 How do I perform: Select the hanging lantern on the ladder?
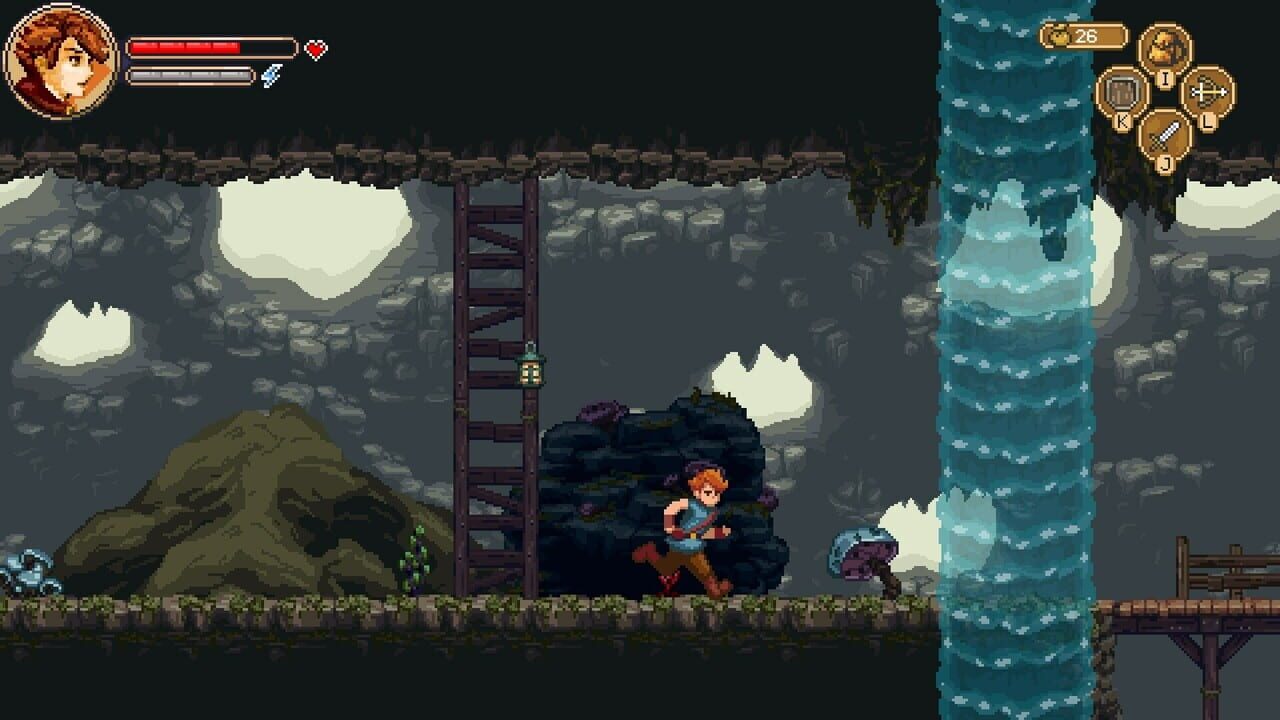[531, 375]
